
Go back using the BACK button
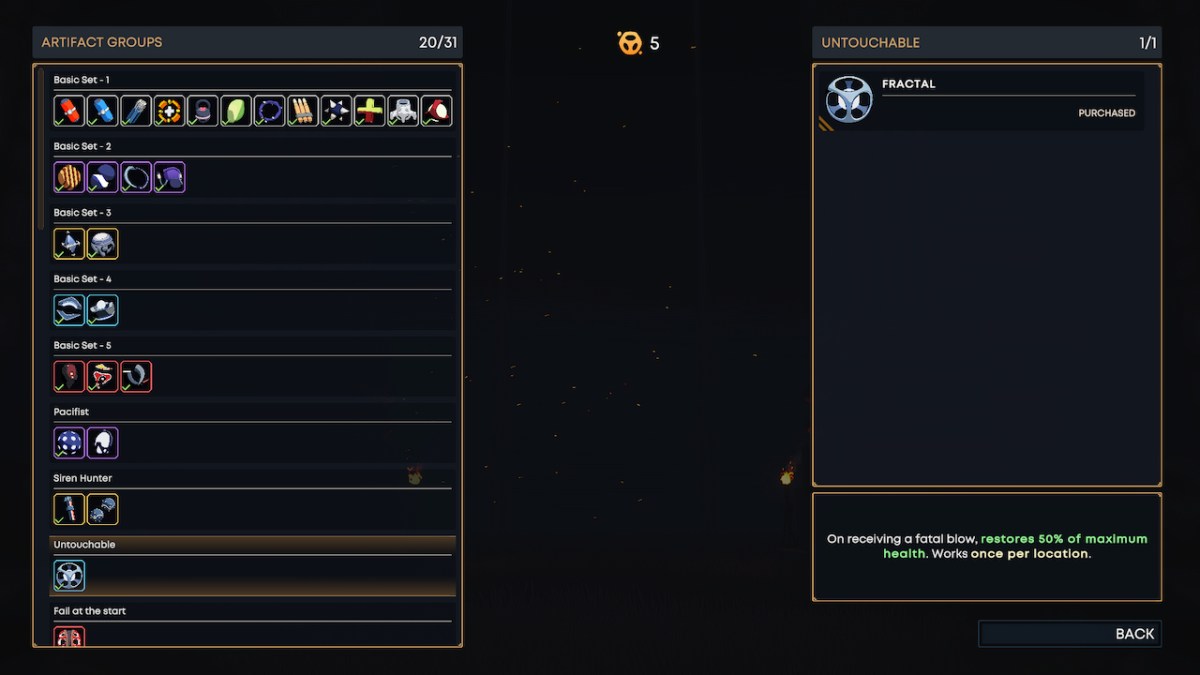[x=1070, y=634]
